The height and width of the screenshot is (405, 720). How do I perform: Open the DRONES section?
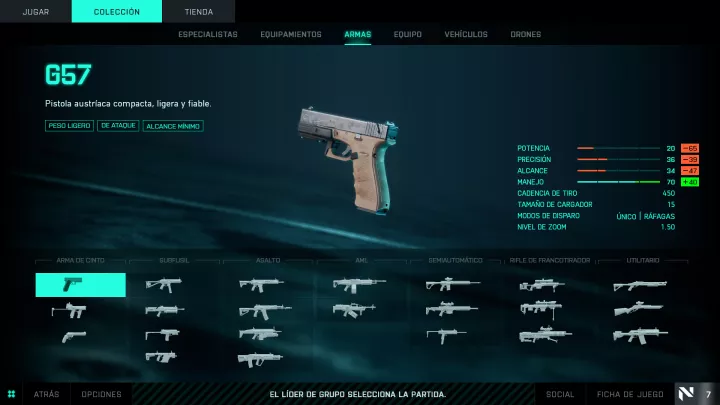526,34
